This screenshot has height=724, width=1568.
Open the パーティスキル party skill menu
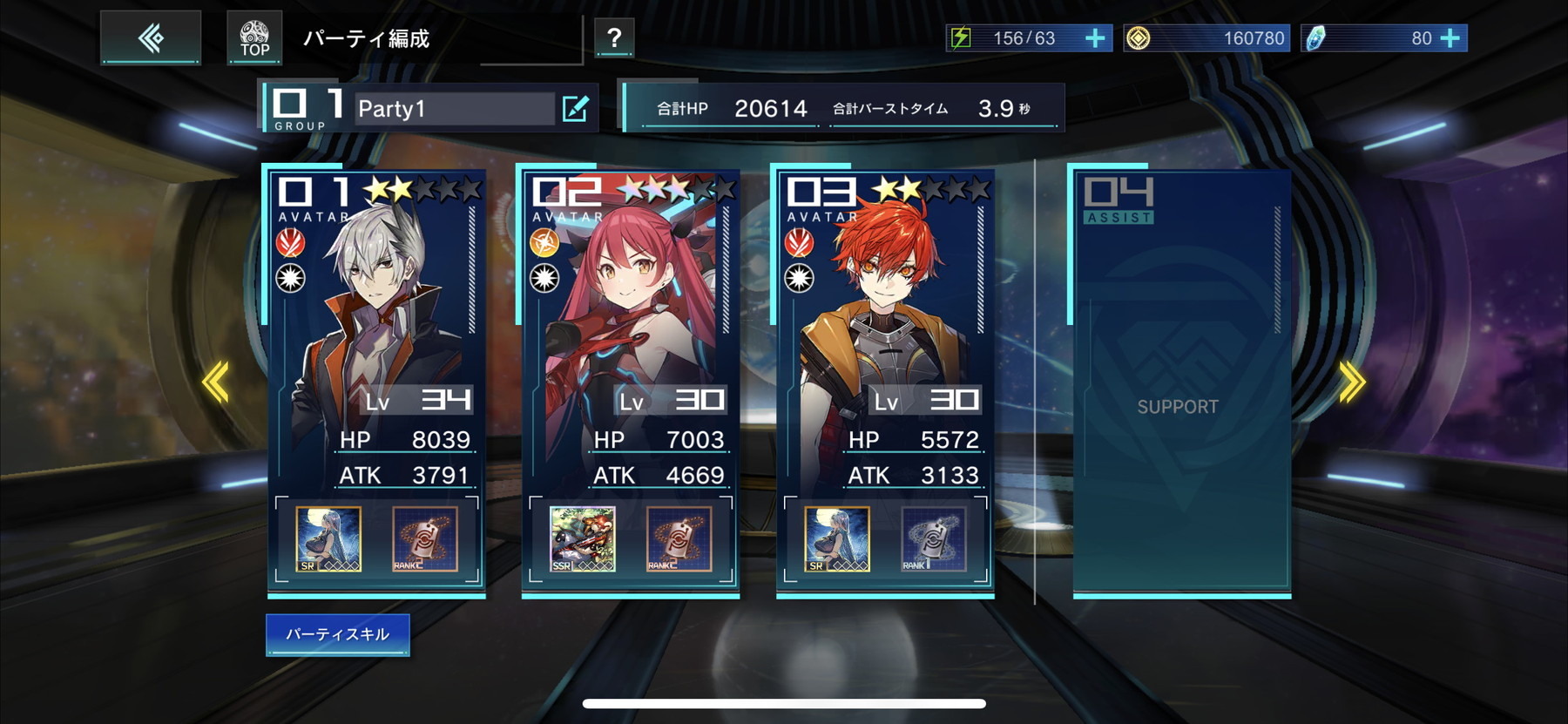coord(338,635)
